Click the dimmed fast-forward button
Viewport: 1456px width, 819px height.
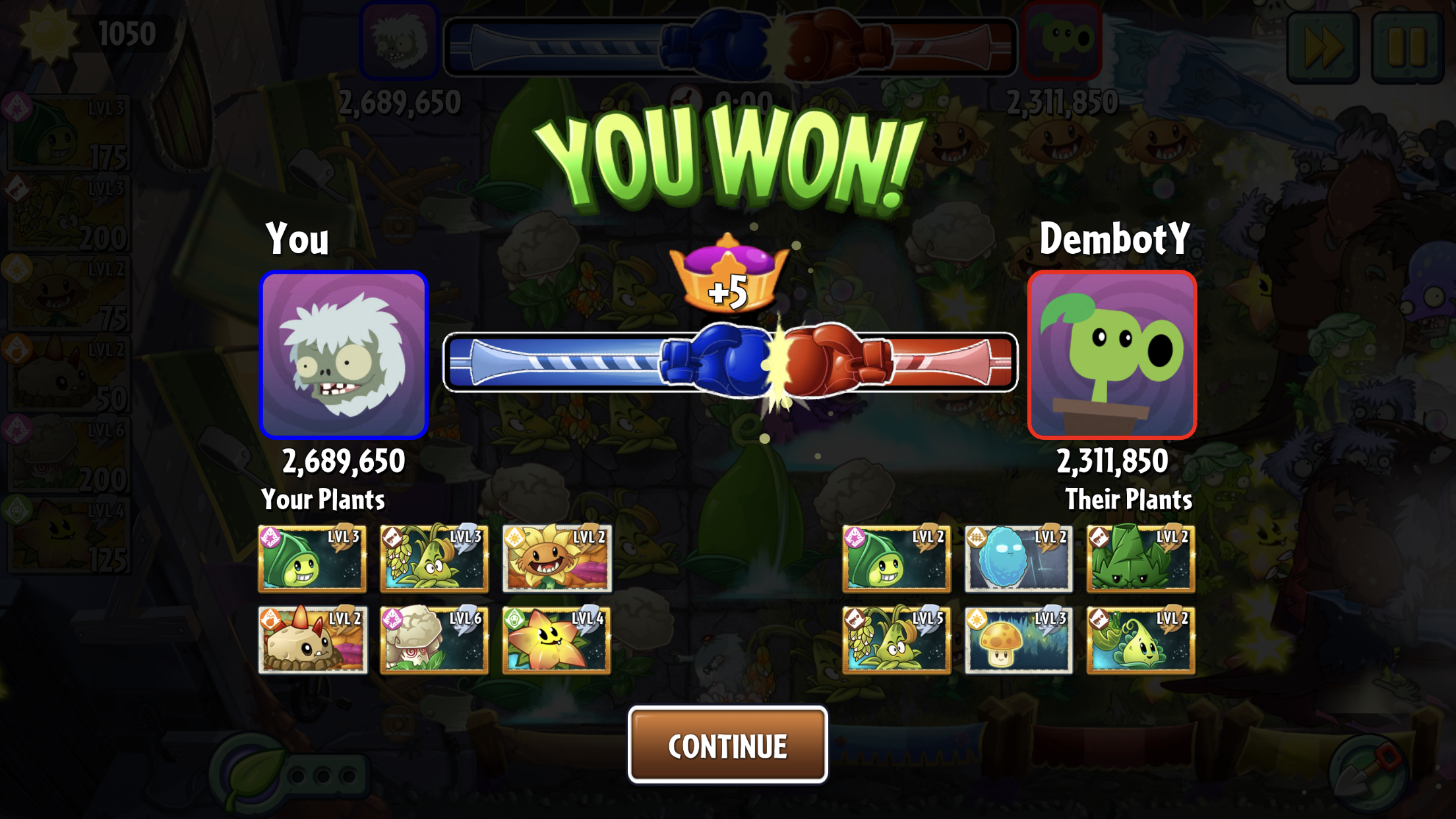tap(1323, 47)
